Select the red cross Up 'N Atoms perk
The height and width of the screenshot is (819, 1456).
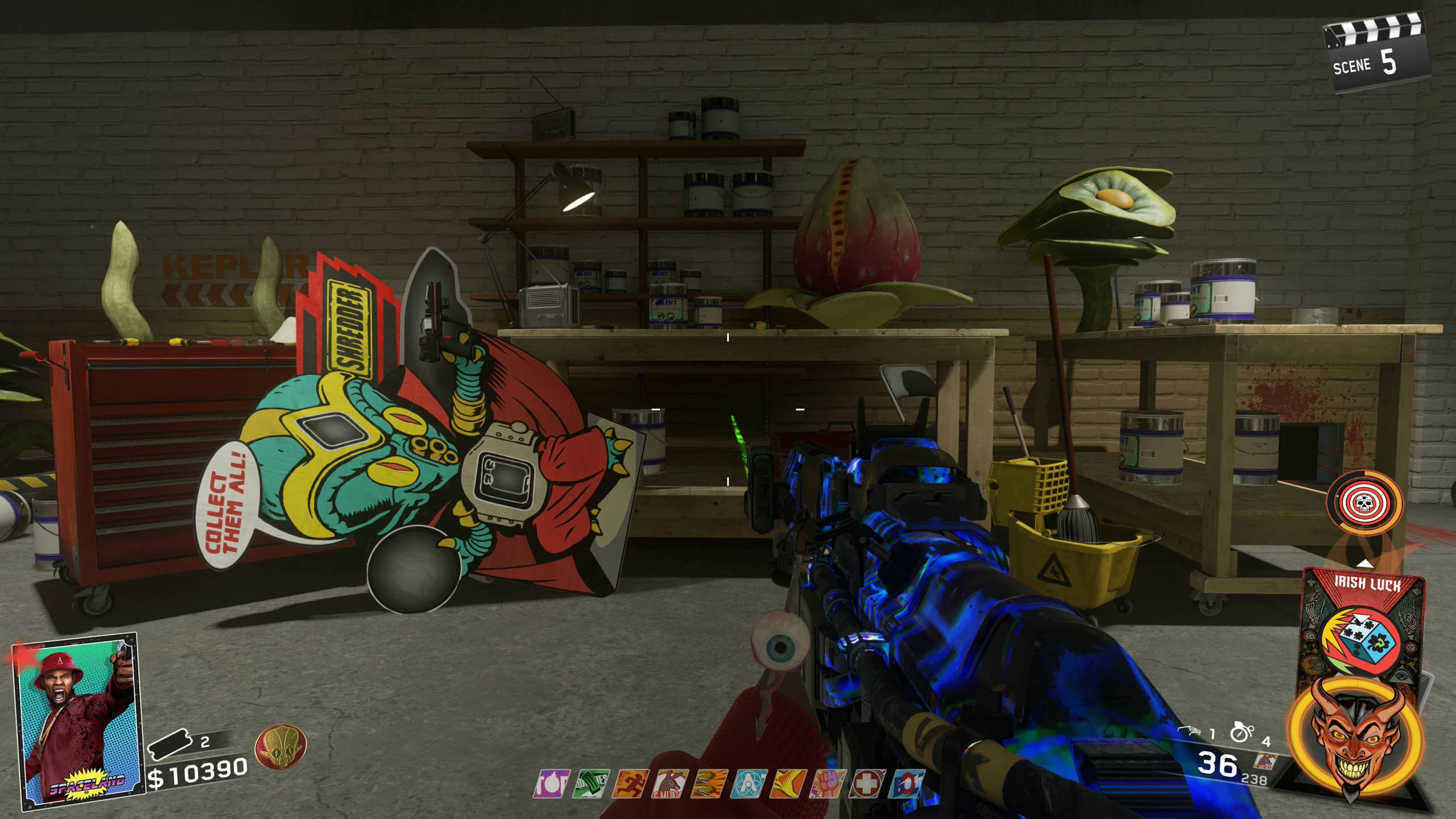click(867, 784)
